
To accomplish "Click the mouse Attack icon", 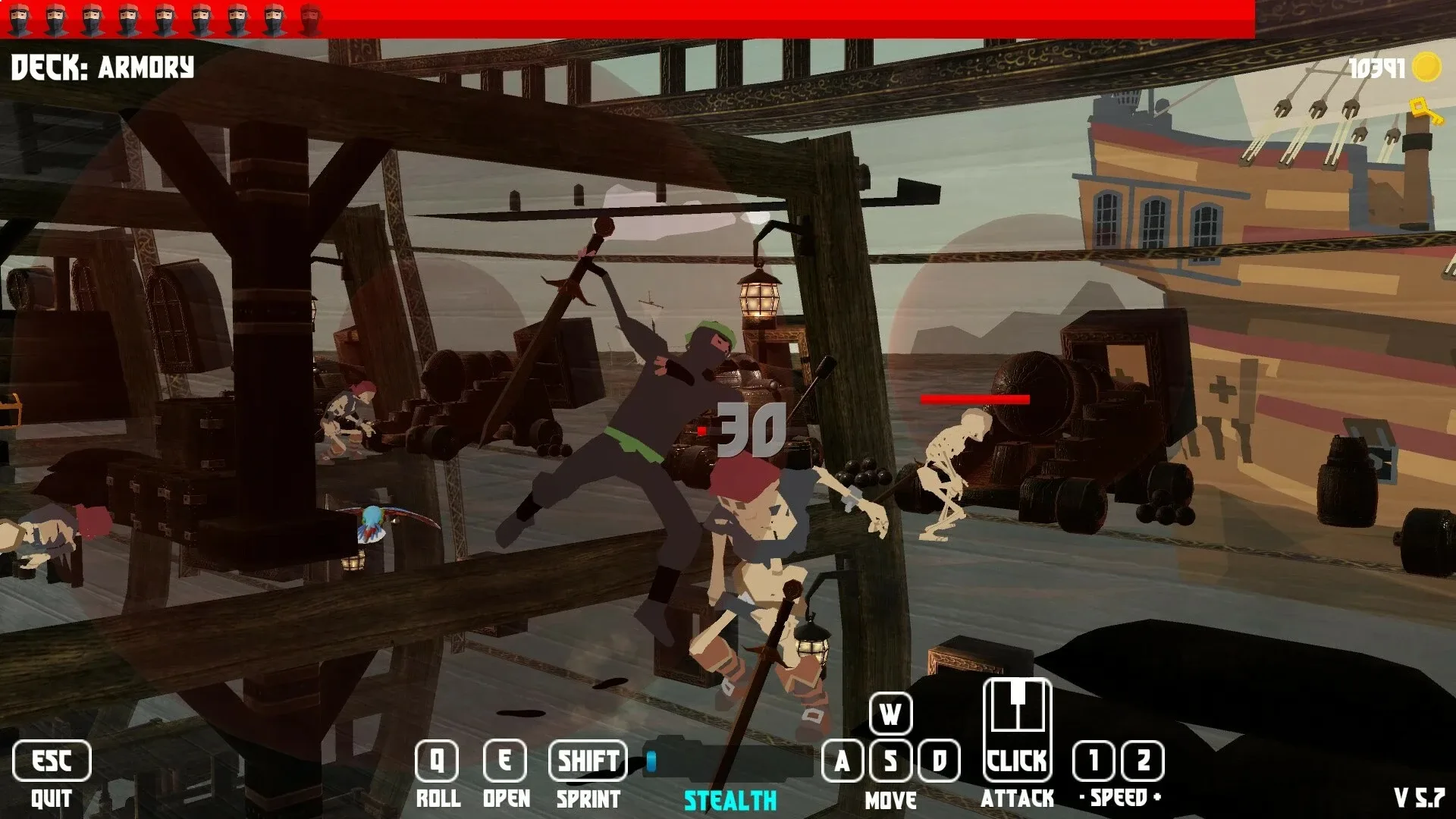I will point(1017,728).
